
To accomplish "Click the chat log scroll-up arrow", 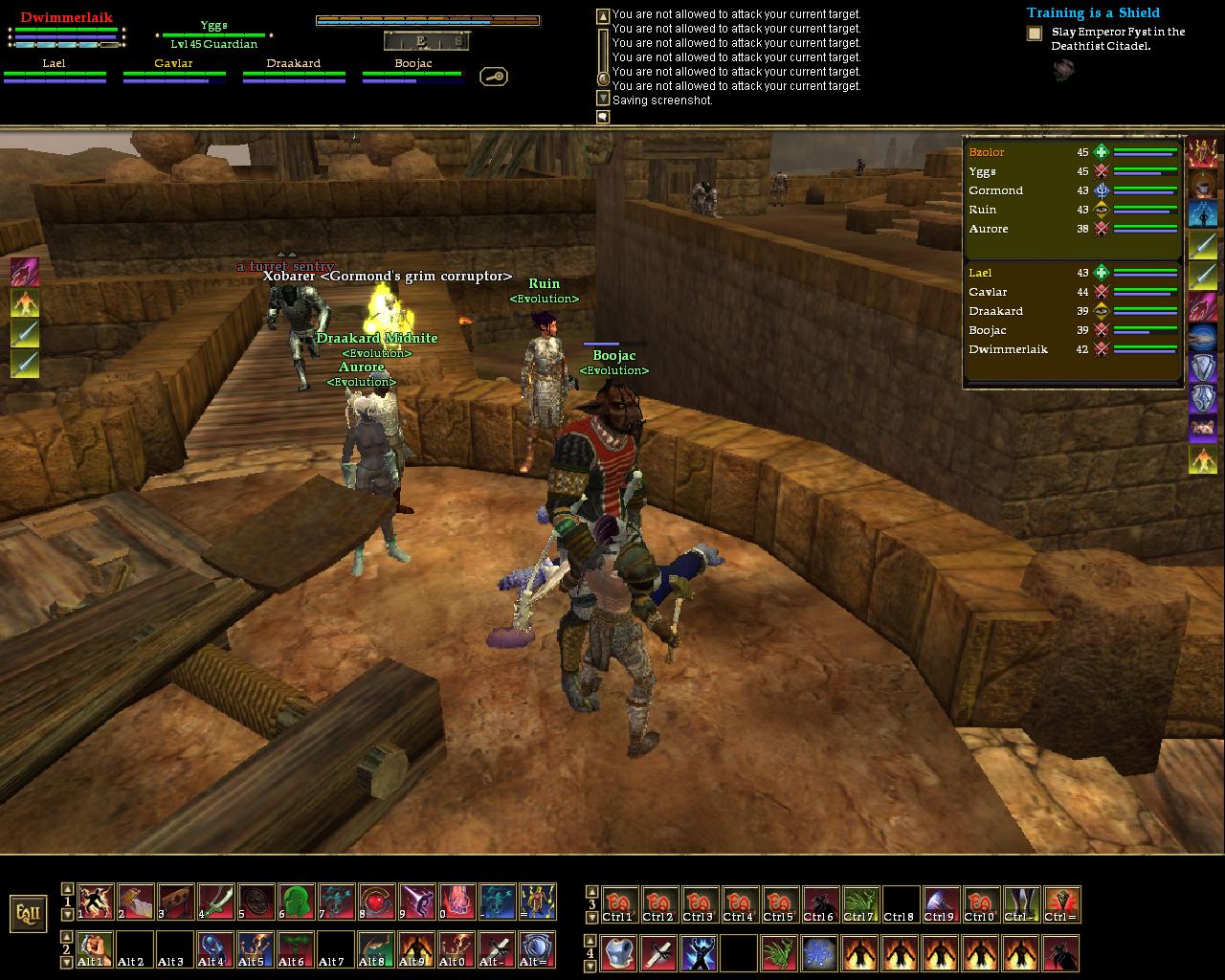I will 603,16.
